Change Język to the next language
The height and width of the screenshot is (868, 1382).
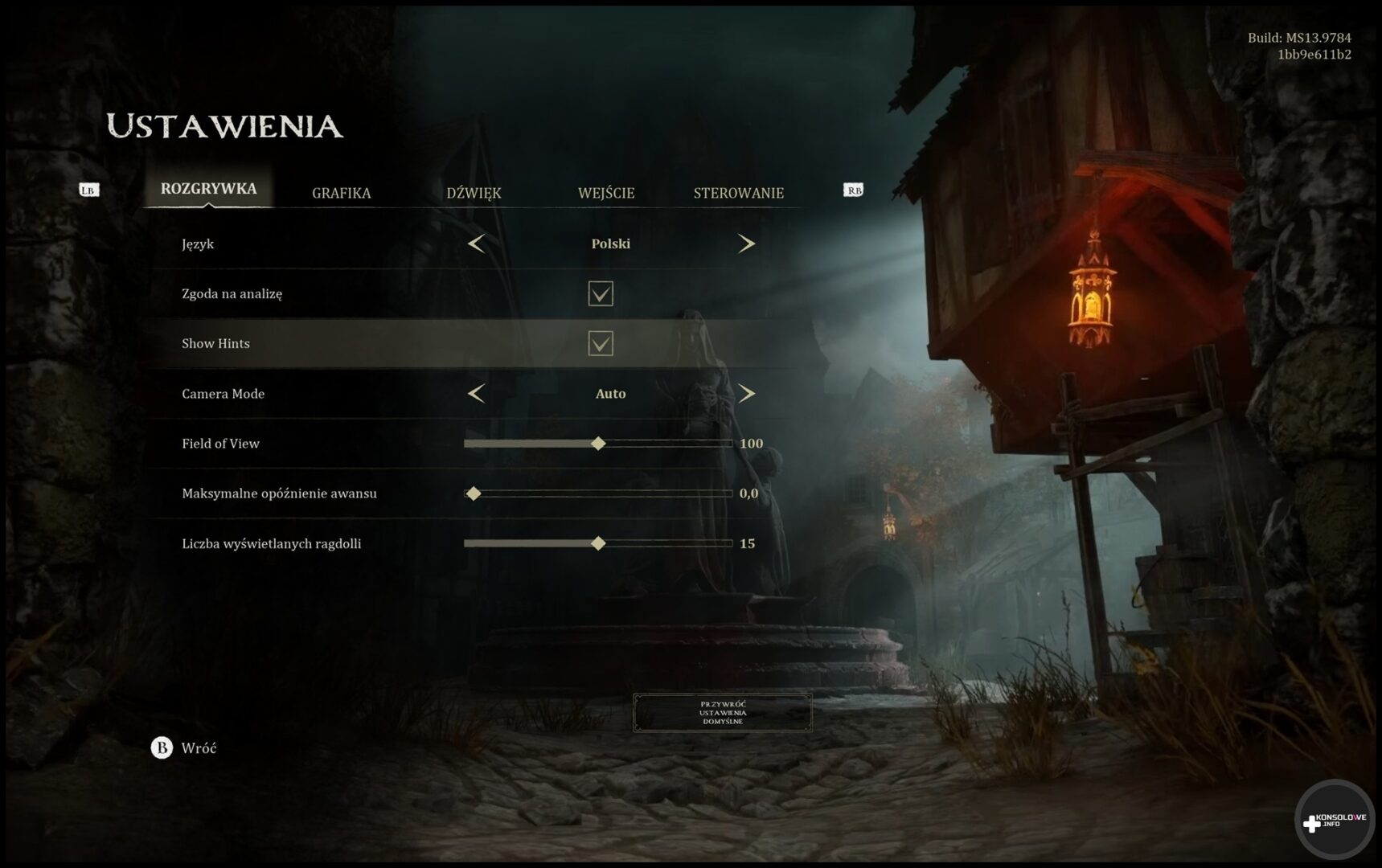[x=746, y=244]
